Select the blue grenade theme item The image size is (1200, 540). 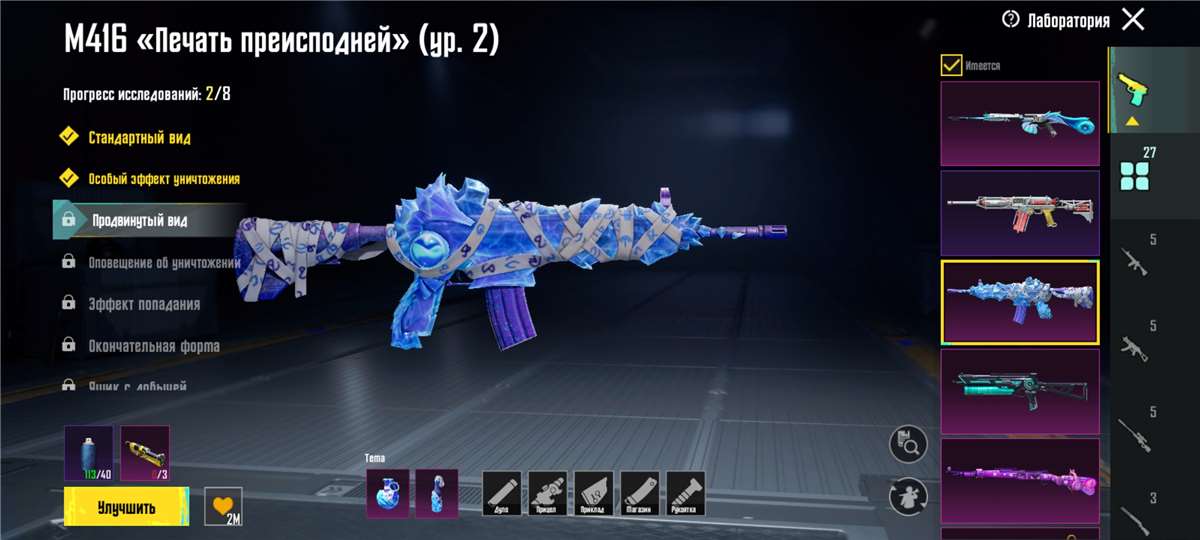coord(387,493)
